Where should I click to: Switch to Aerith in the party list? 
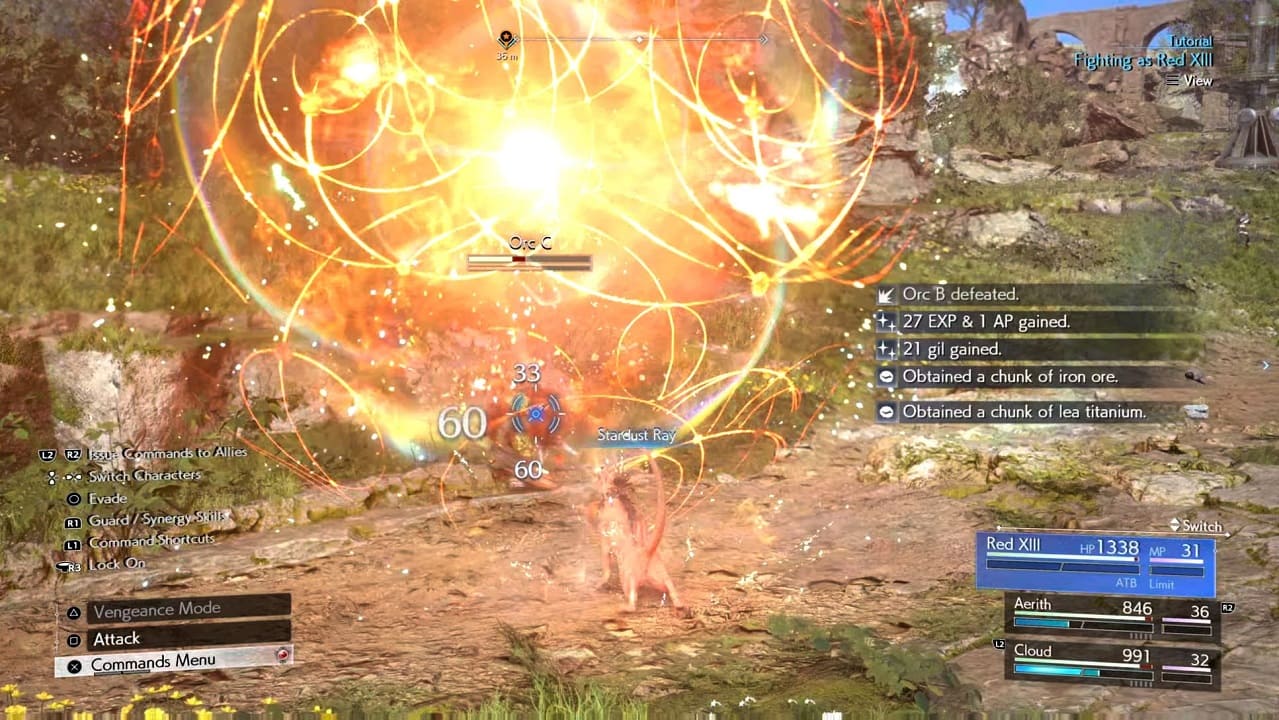coord(1112,616)
